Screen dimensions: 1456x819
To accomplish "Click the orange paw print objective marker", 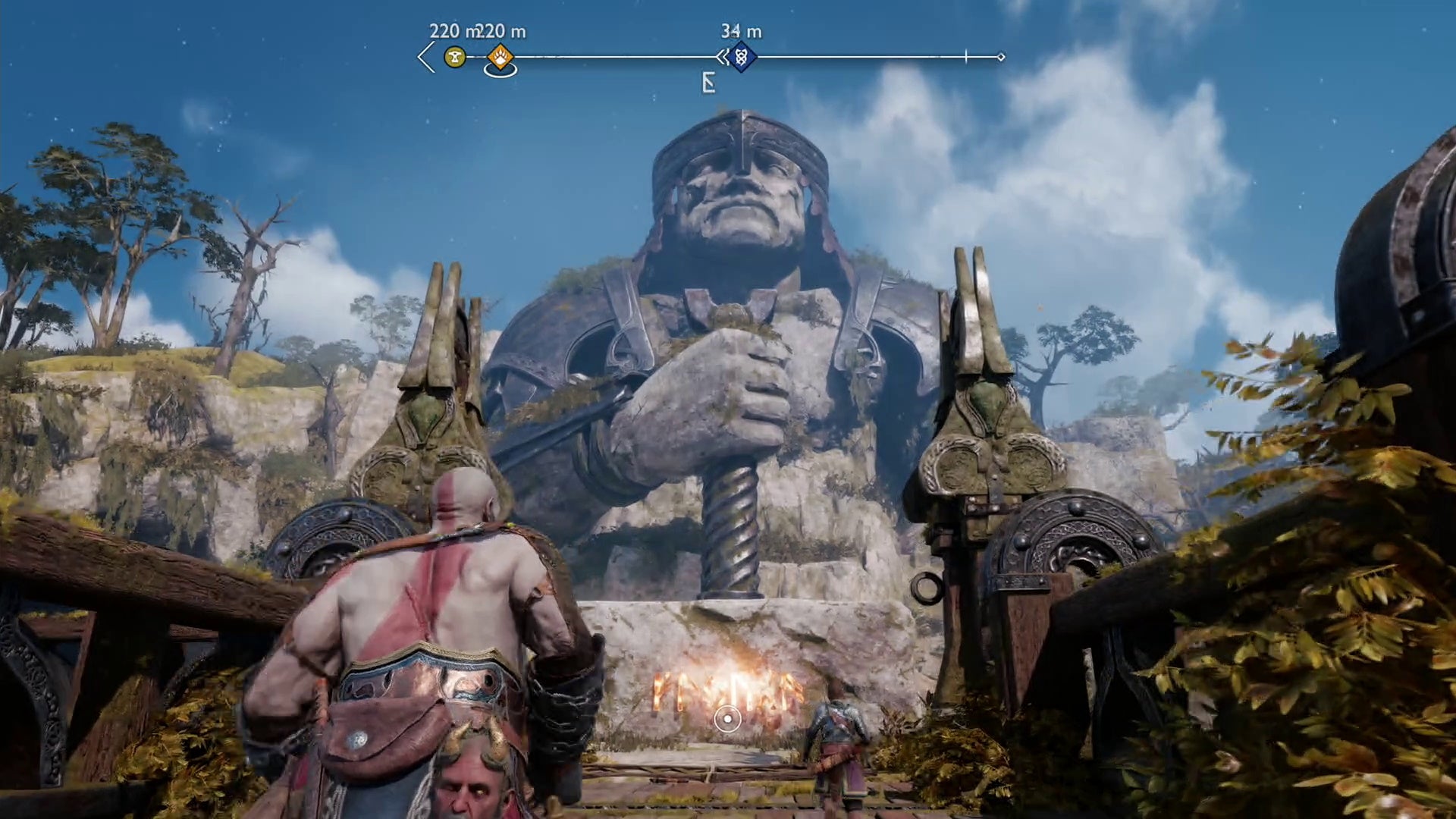I will coord(500,57).
